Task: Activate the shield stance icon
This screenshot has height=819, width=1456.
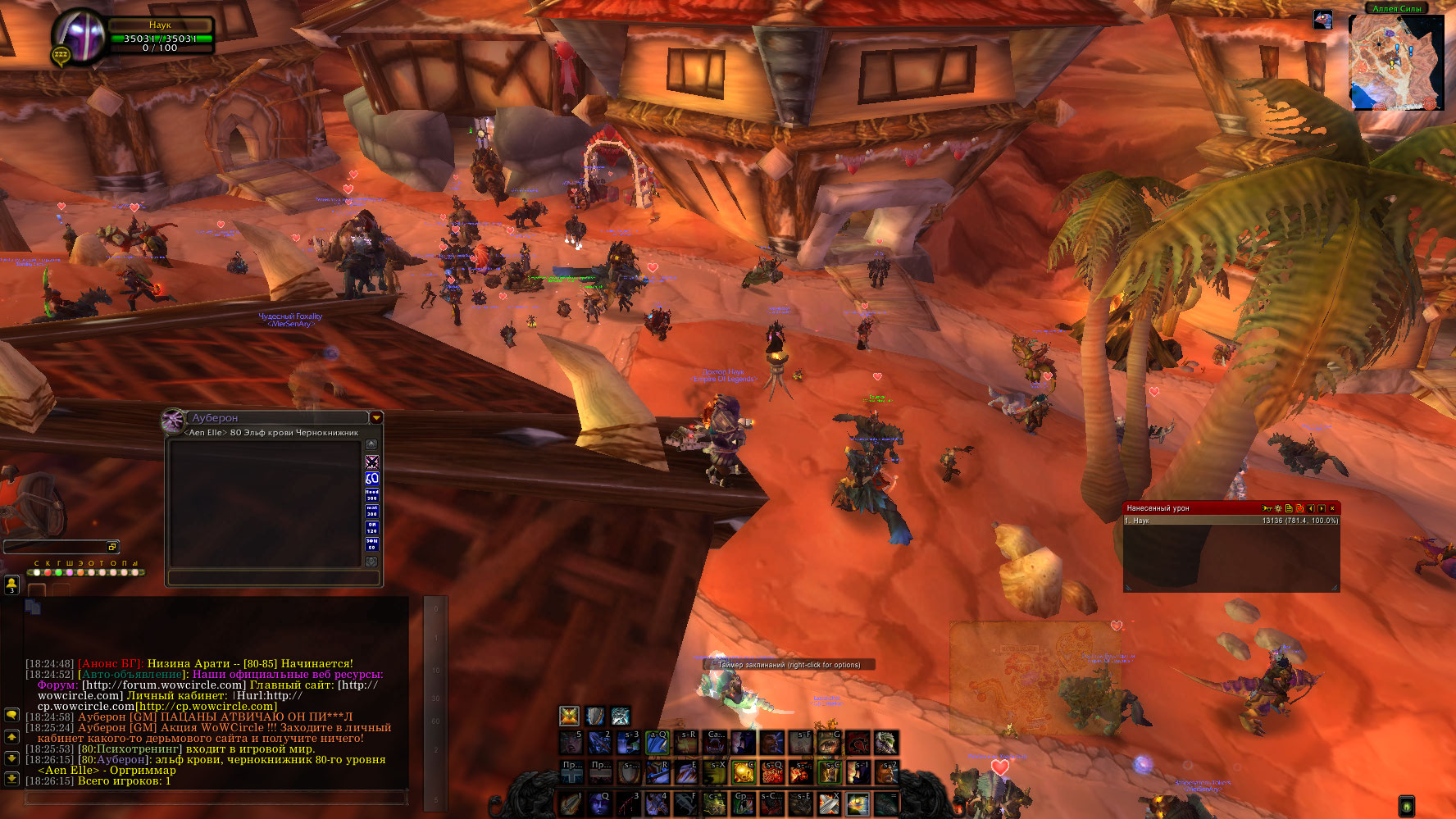Action: [594, 716]
